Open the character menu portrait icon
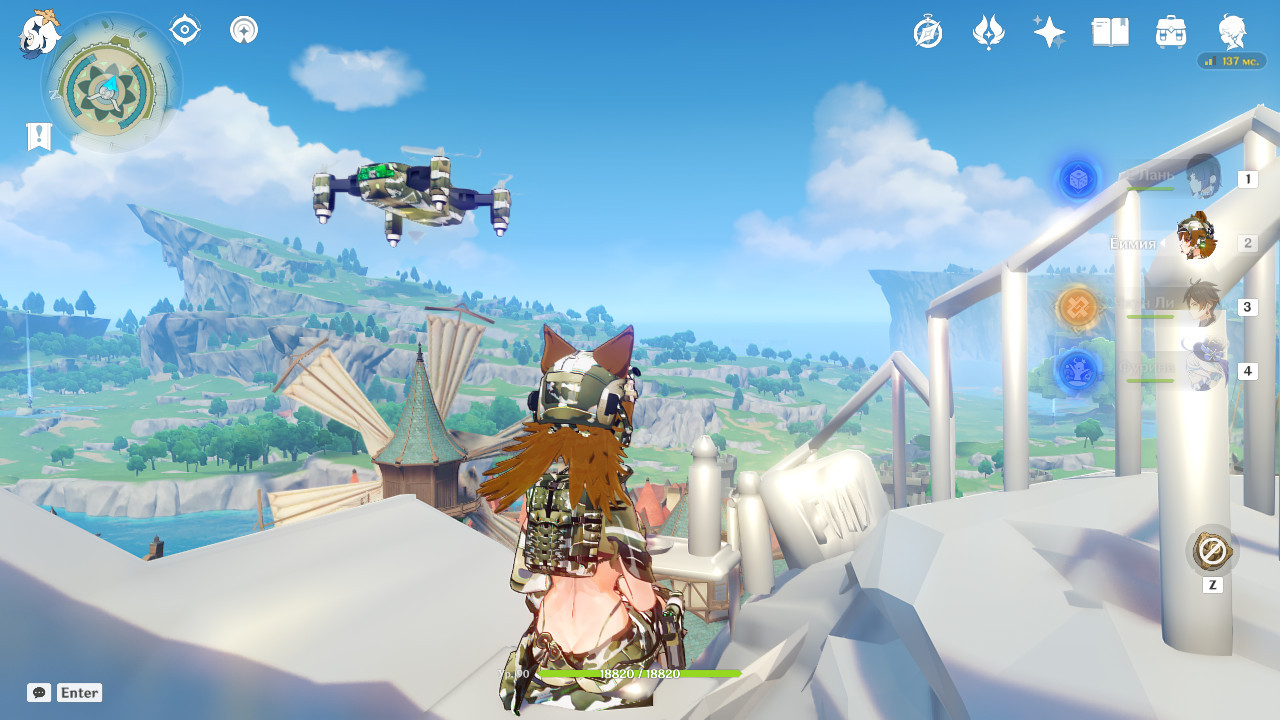1280x720 pixels. point(1232,32)
